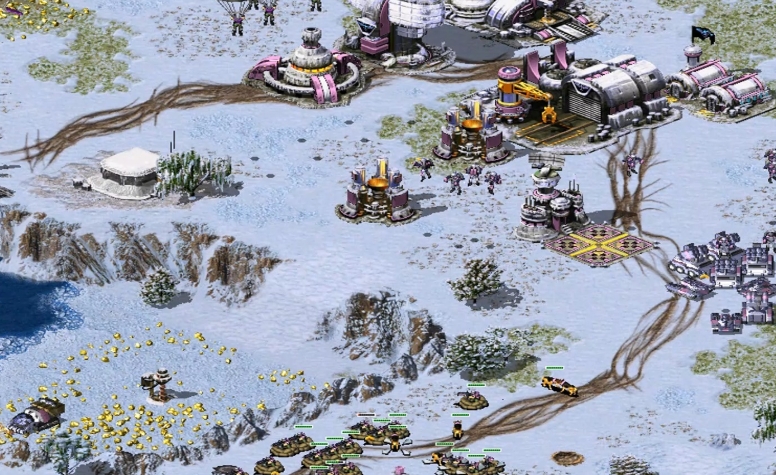
Task: Select the yellow vehicle on the dirt road
Action: point(559,384)
